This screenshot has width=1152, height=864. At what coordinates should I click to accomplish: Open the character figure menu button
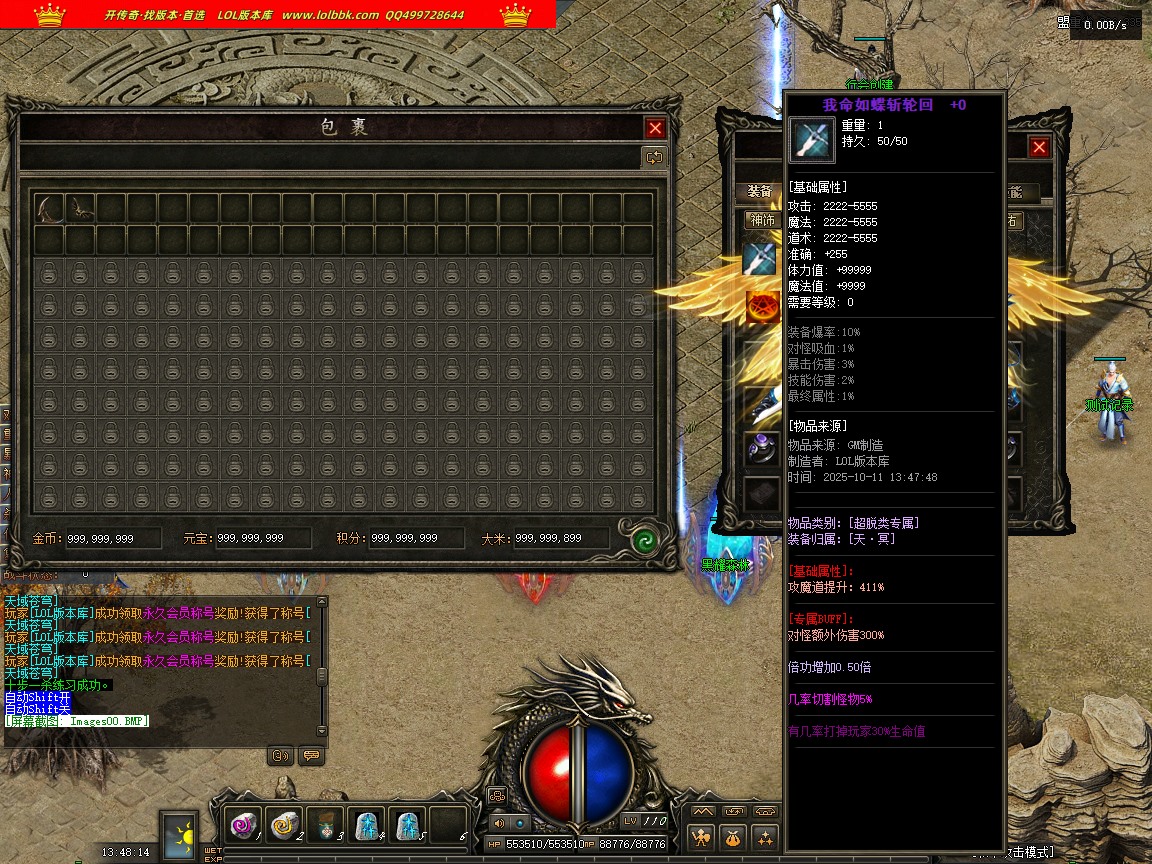(703, 838)
